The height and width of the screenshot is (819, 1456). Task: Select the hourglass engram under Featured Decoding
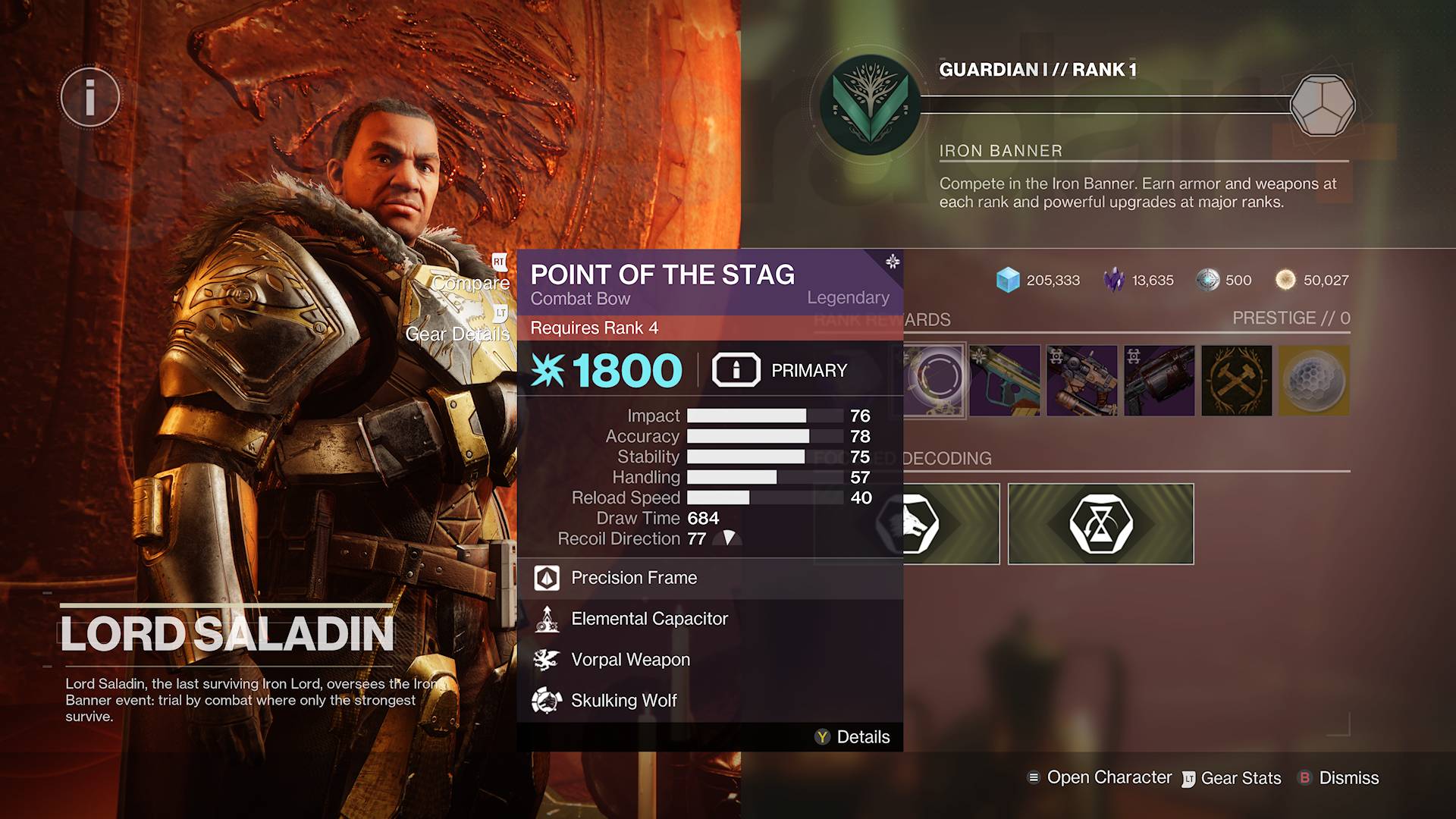1100,523
